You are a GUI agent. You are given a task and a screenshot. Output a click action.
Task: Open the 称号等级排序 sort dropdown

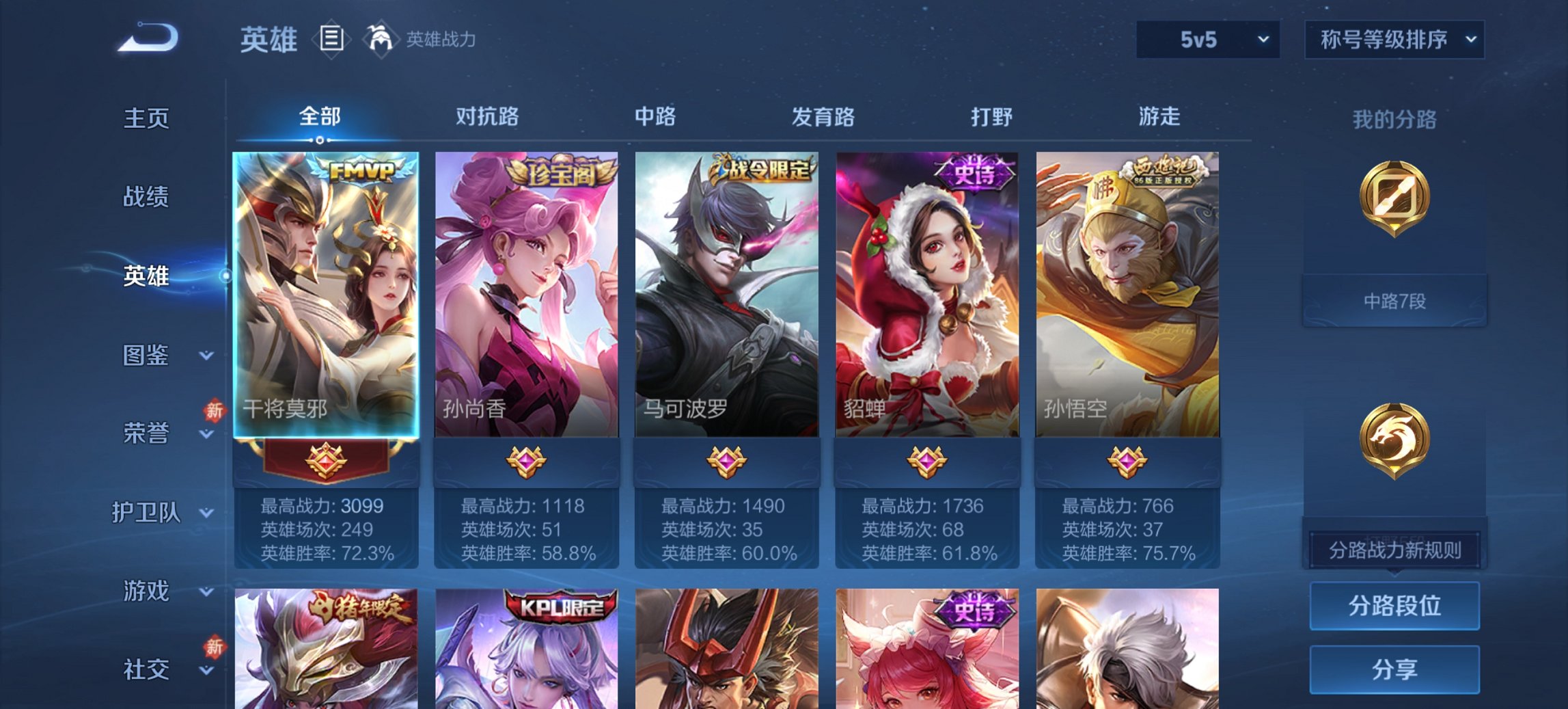[x=1394, y=40]
